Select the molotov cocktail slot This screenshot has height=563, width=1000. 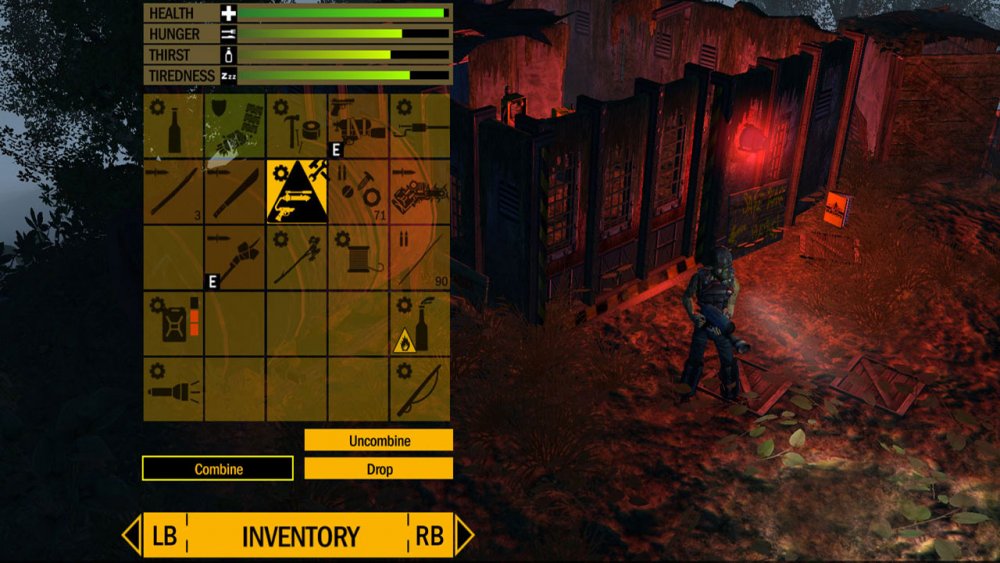419,322
